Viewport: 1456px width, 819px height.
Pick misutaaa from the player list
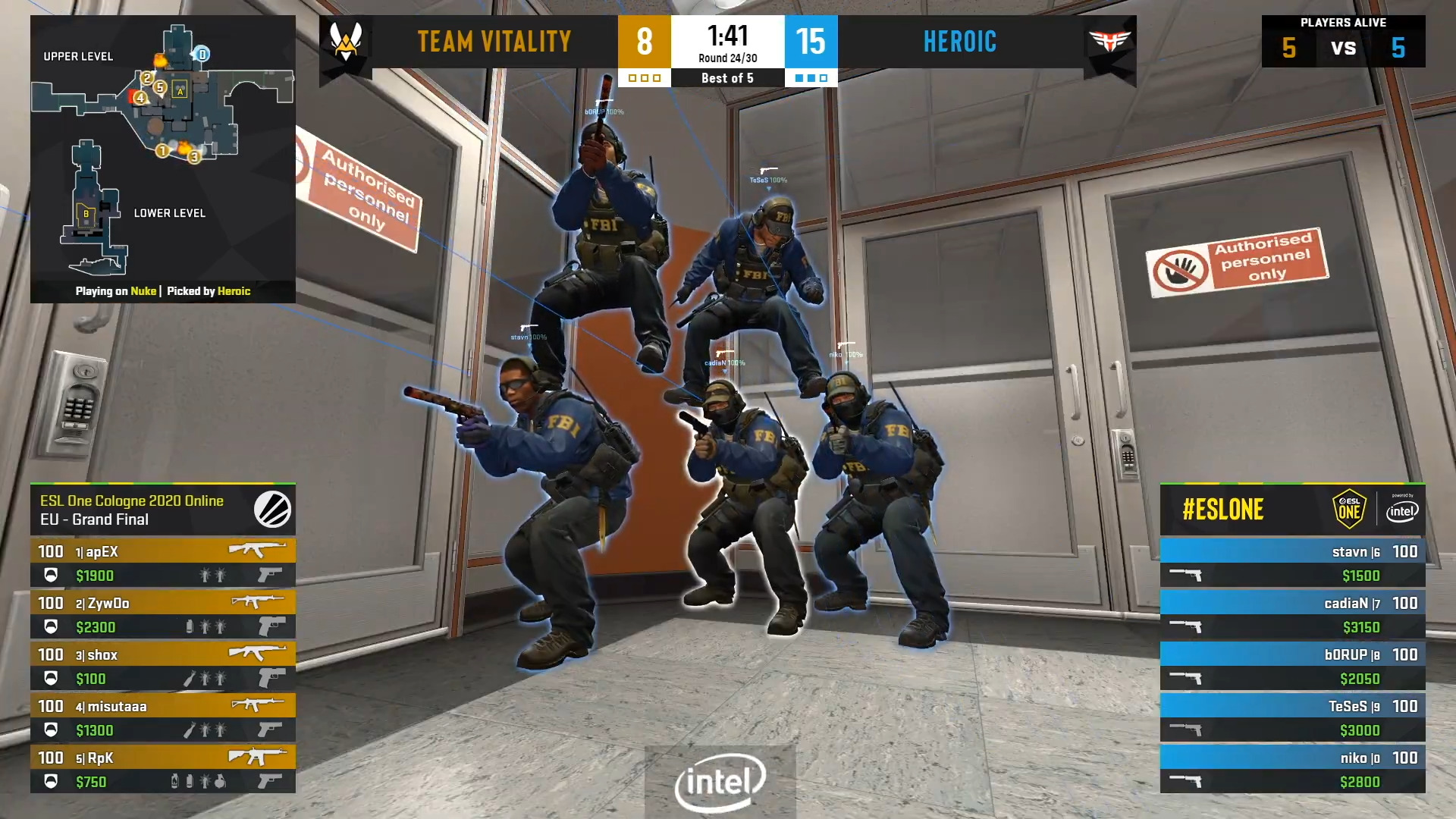tap(162, 717)
